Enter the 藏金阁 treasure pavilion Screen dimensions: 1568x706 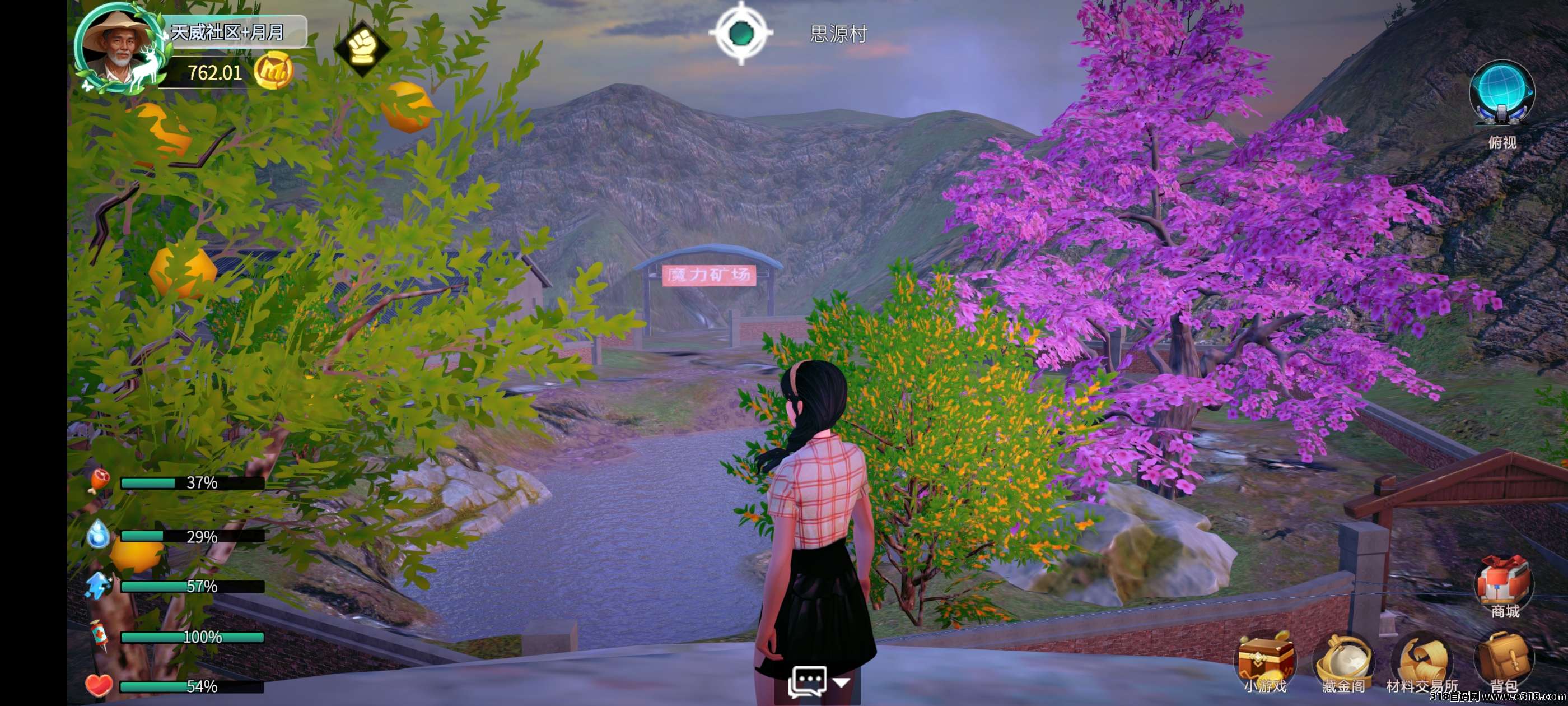coord(1343,660)
